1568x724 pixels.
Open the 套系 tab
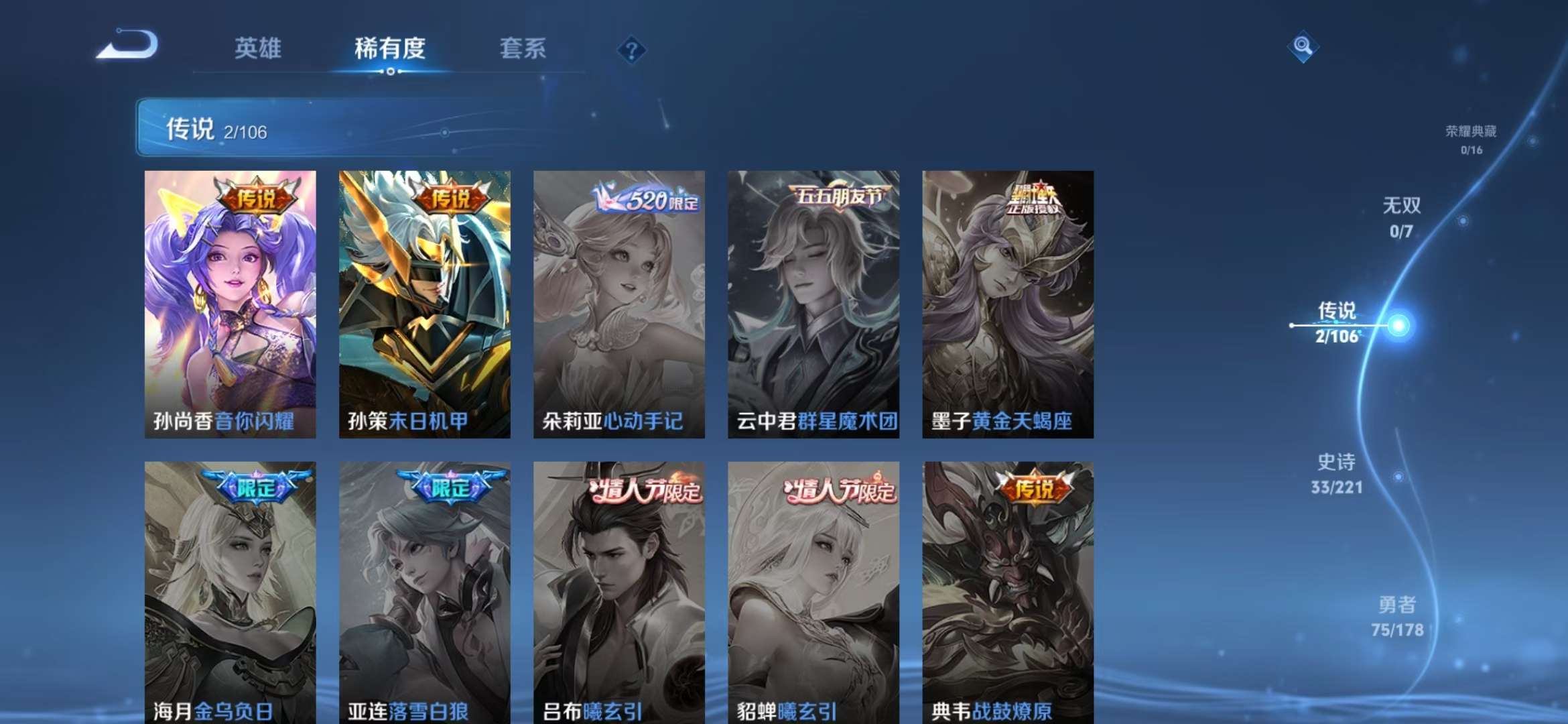point(523,49)
